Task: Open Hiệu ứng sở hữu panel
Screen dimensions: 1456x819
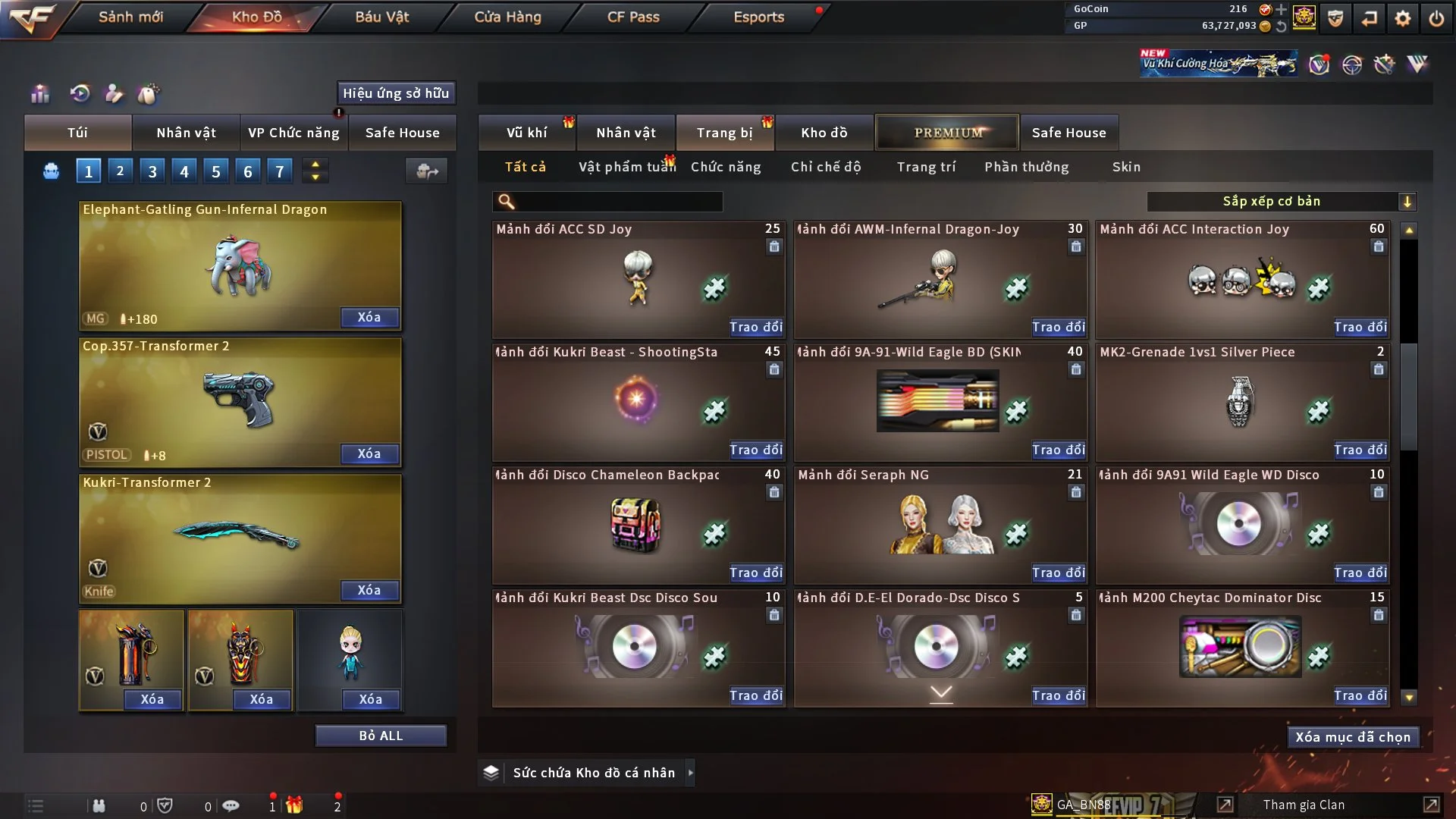Action: coord(396,93)
